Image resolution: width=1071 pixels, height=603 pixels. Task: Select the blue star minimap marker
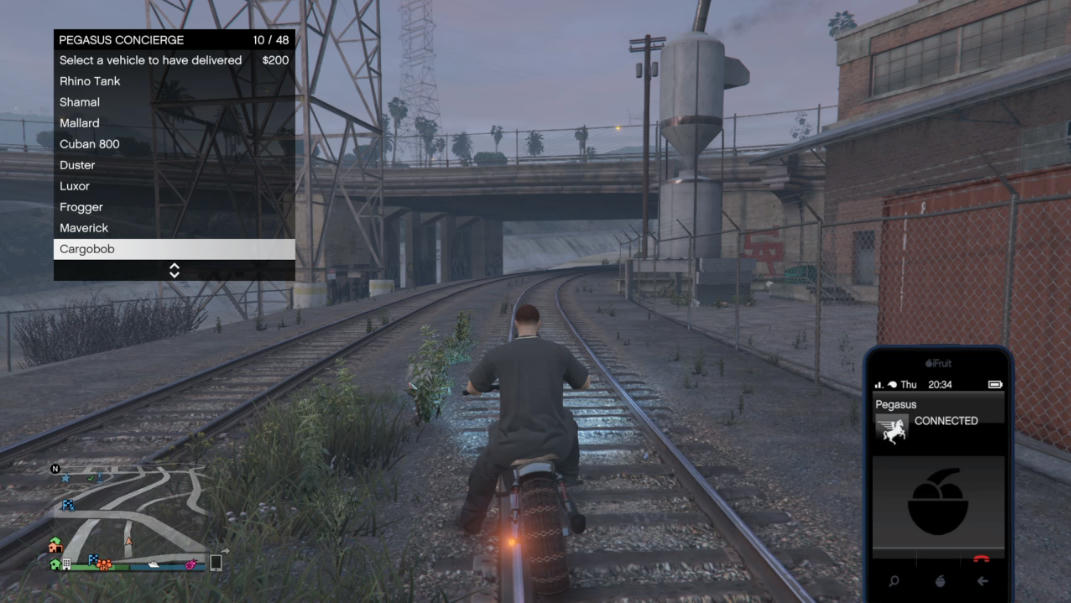click(x=66, y=479)
